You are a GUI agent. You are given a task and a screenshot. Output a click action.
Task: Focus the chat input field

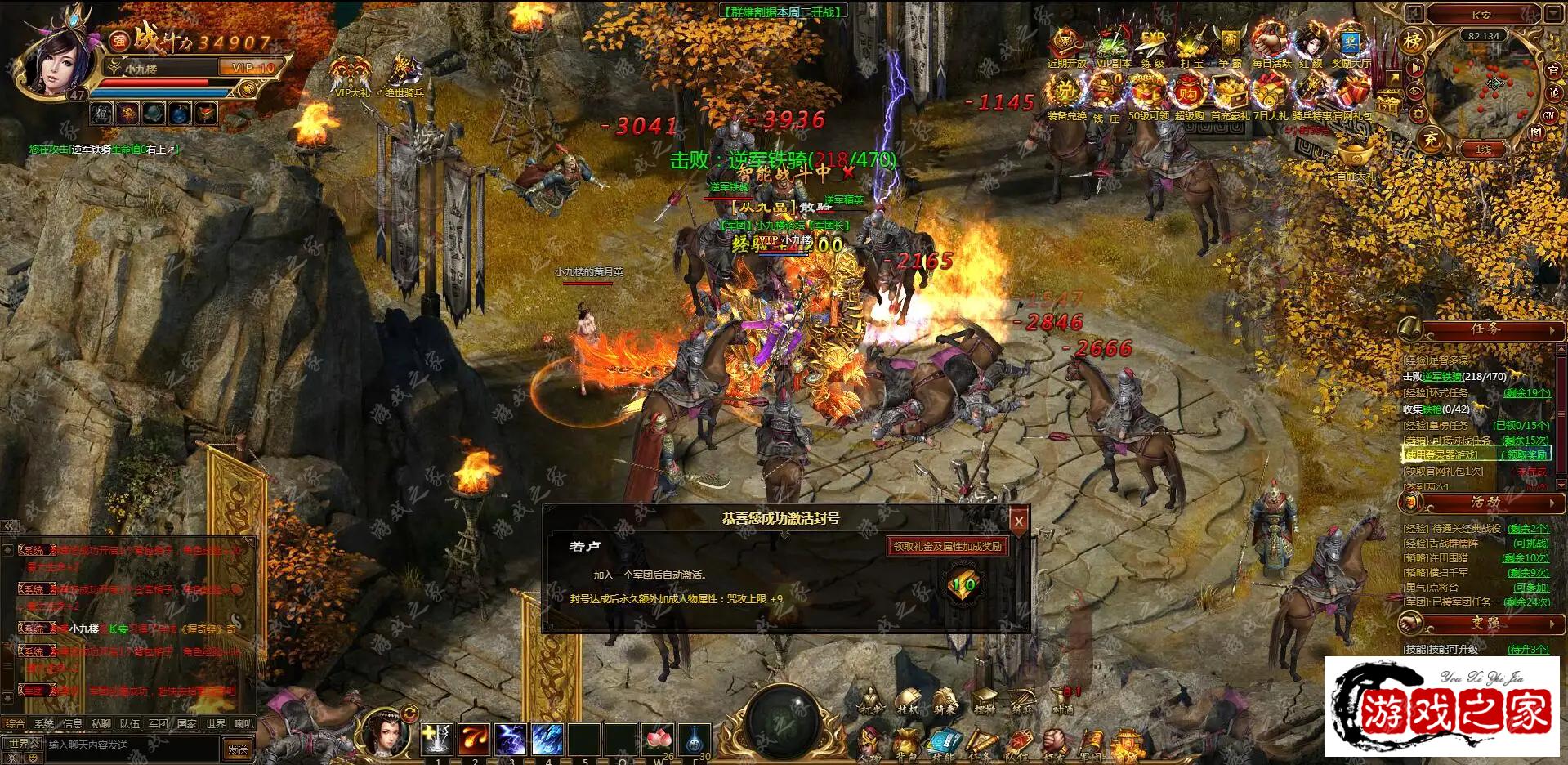(131, 745)
